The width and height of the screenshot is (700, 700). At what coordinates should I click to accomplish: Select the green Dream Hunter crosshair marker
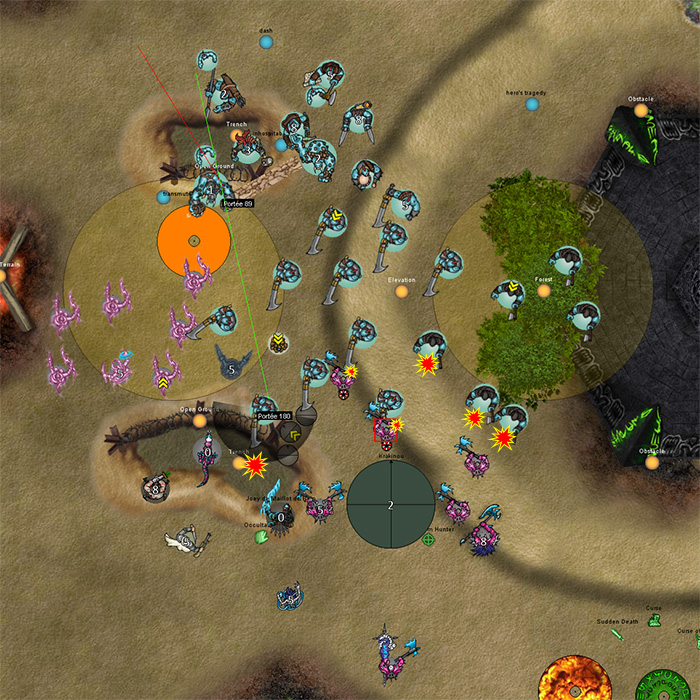coord(429,540)
